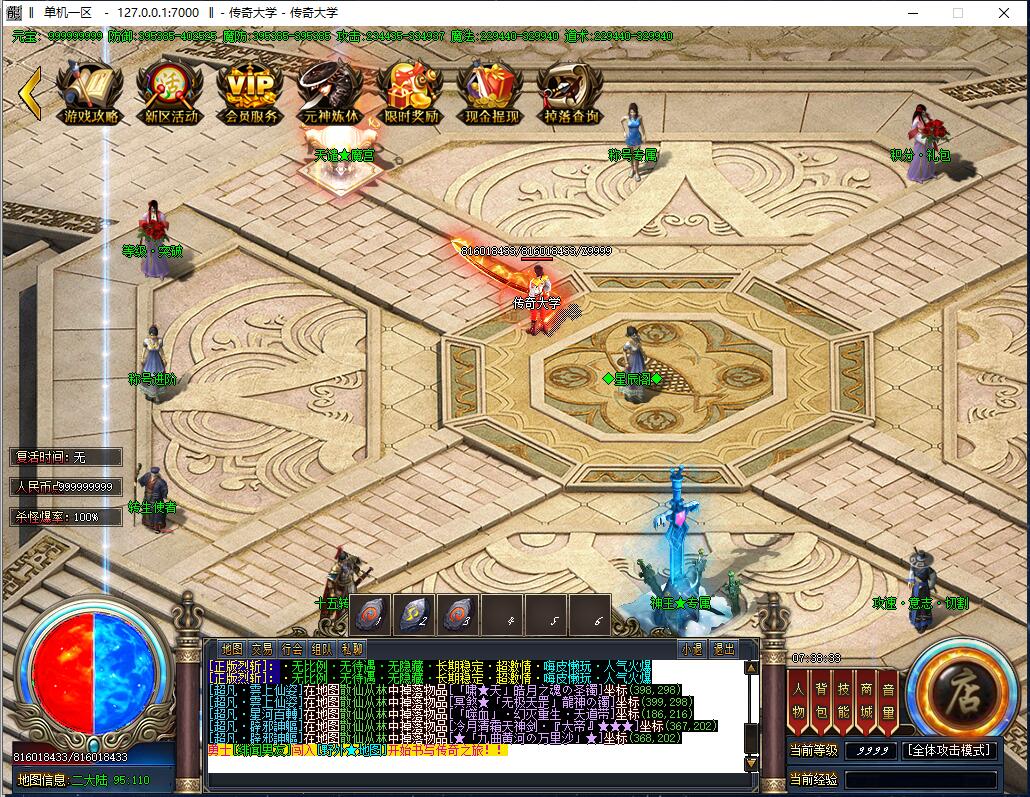Open the 行会 guild tab
The image size is (1030, 797).
291,648
